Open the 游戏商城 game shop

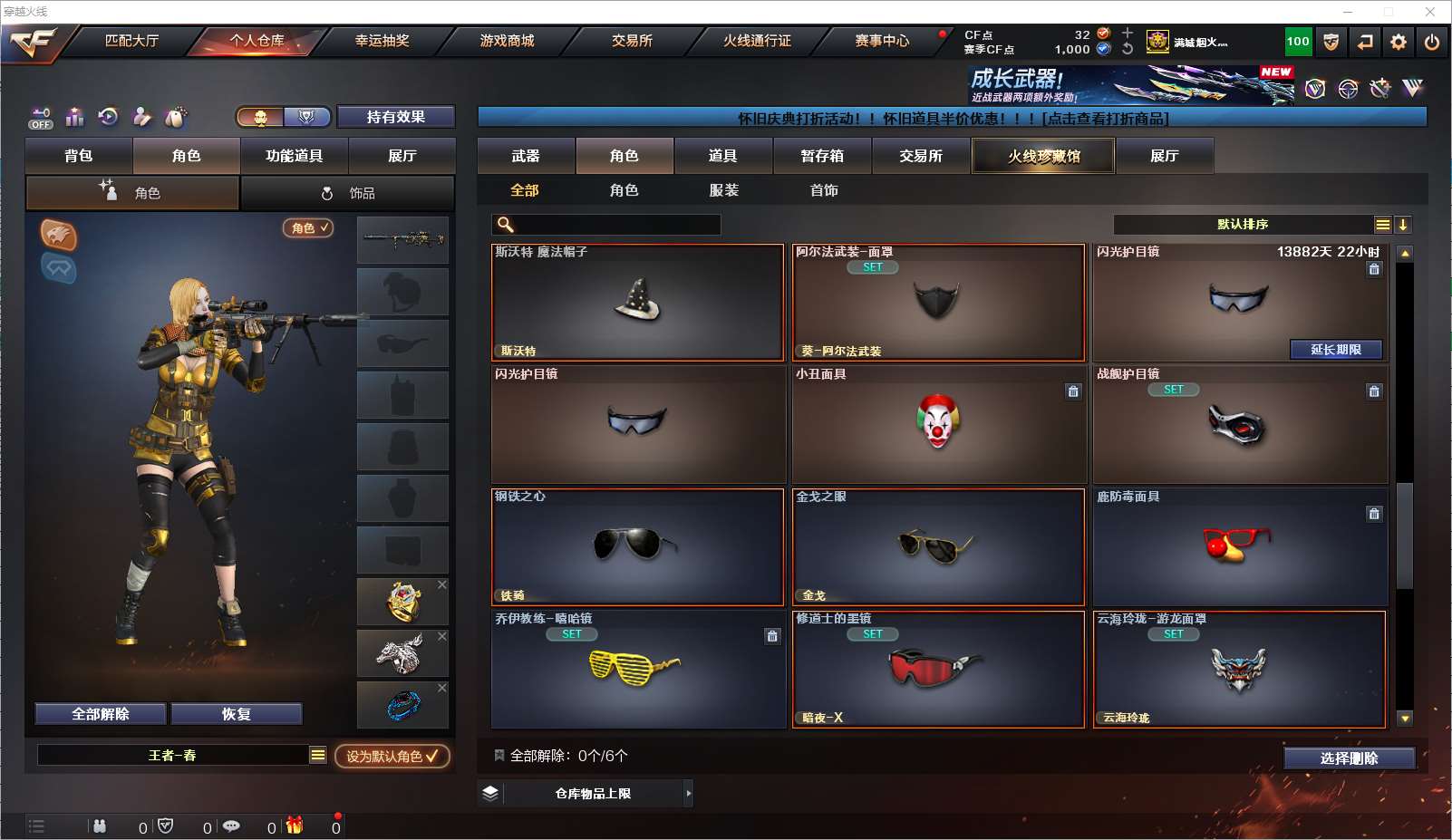click(x=507, y=41)
